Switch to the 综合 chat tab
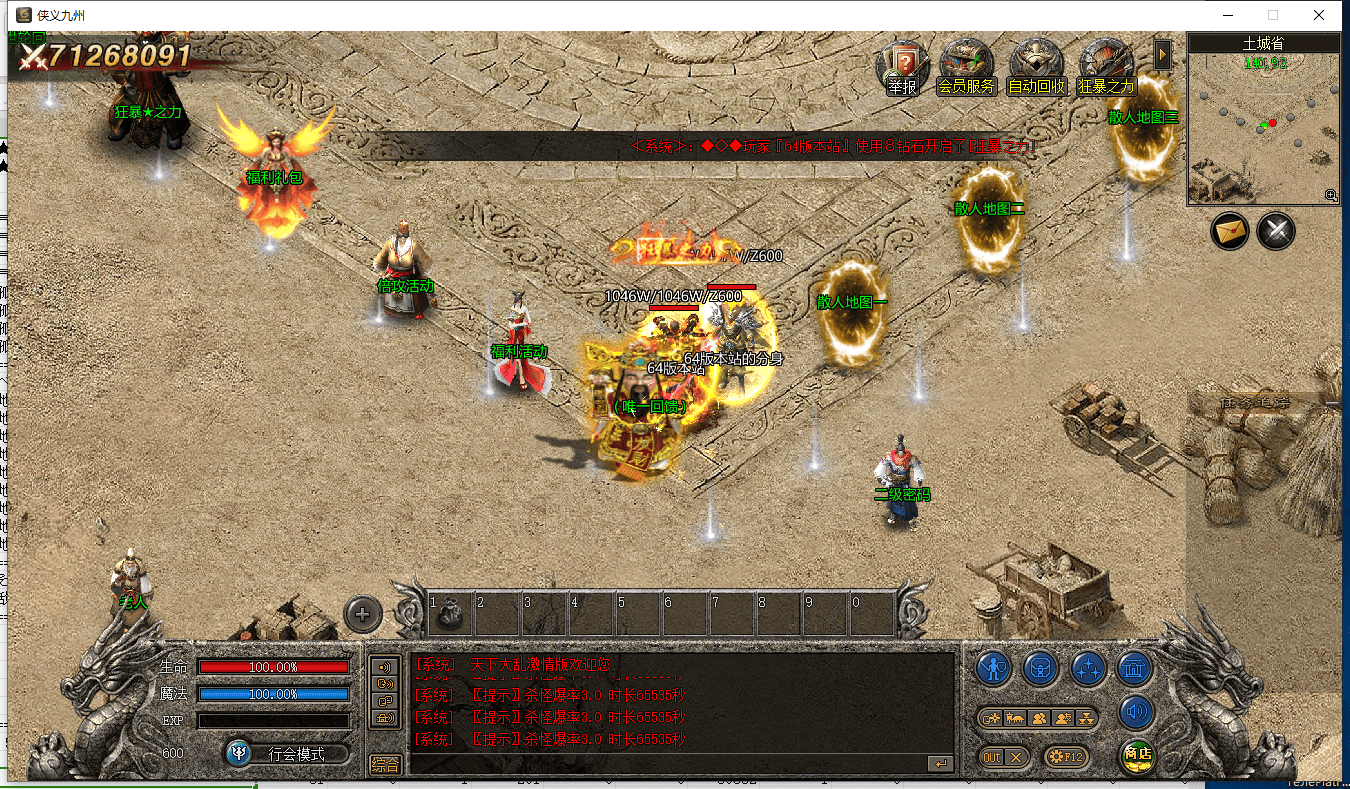Image resolution: width=1350 pixels, height=789 pixels. [385, 765]
